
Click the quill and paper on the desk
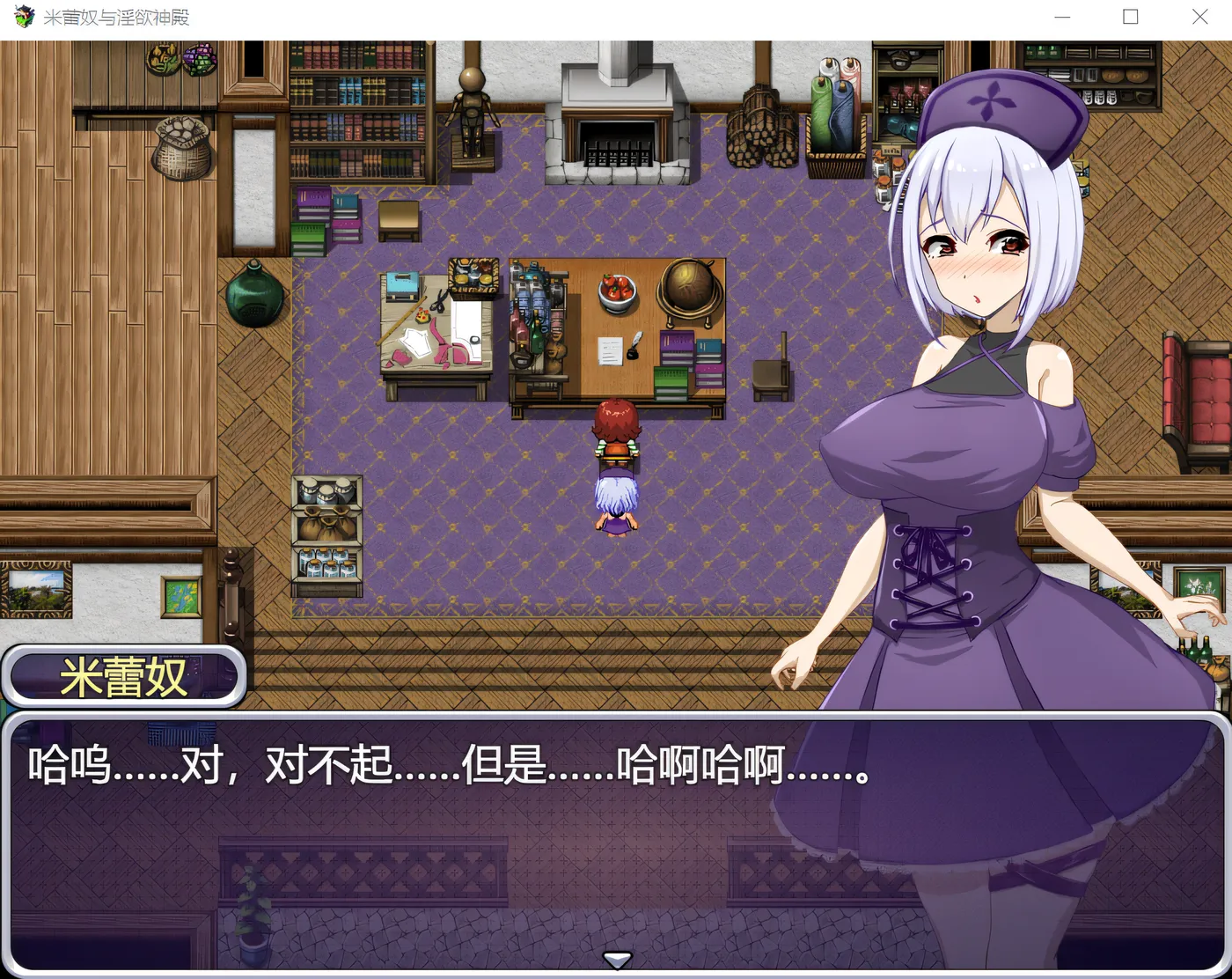621,349
